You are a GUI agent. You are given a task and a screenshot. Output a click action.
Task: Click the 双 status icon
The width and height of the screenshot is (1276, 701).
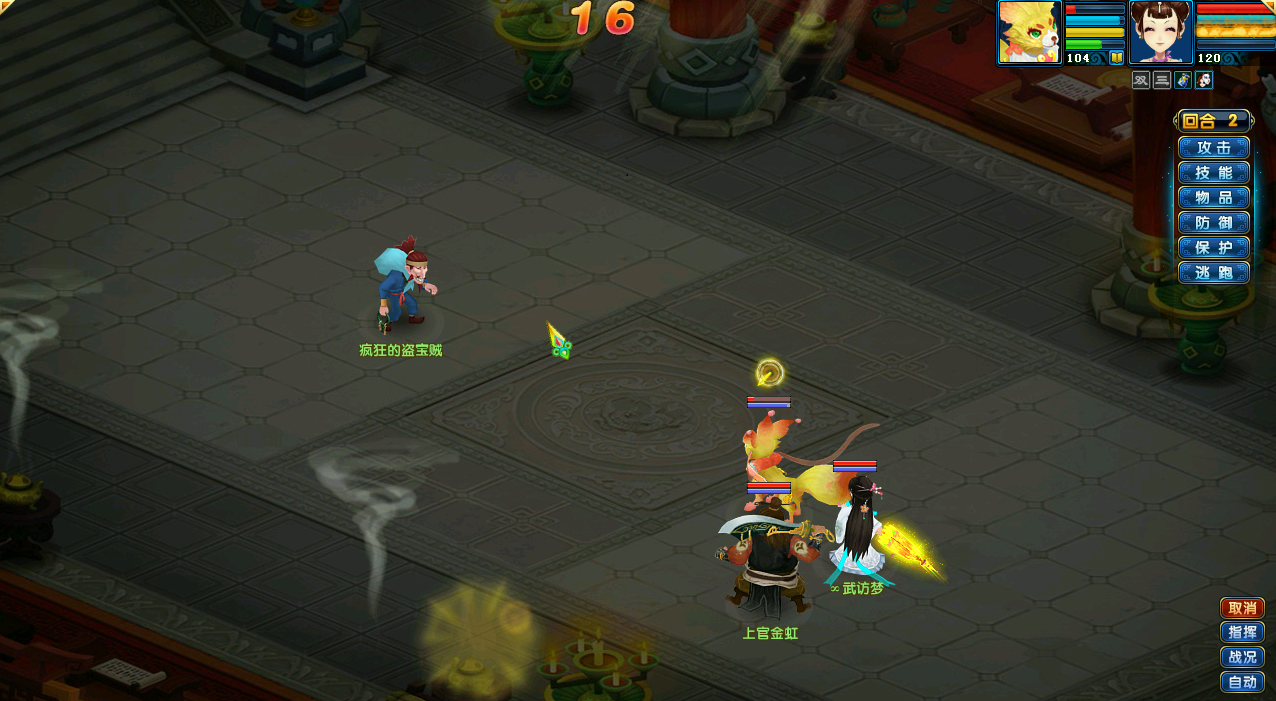[1141, 80]
